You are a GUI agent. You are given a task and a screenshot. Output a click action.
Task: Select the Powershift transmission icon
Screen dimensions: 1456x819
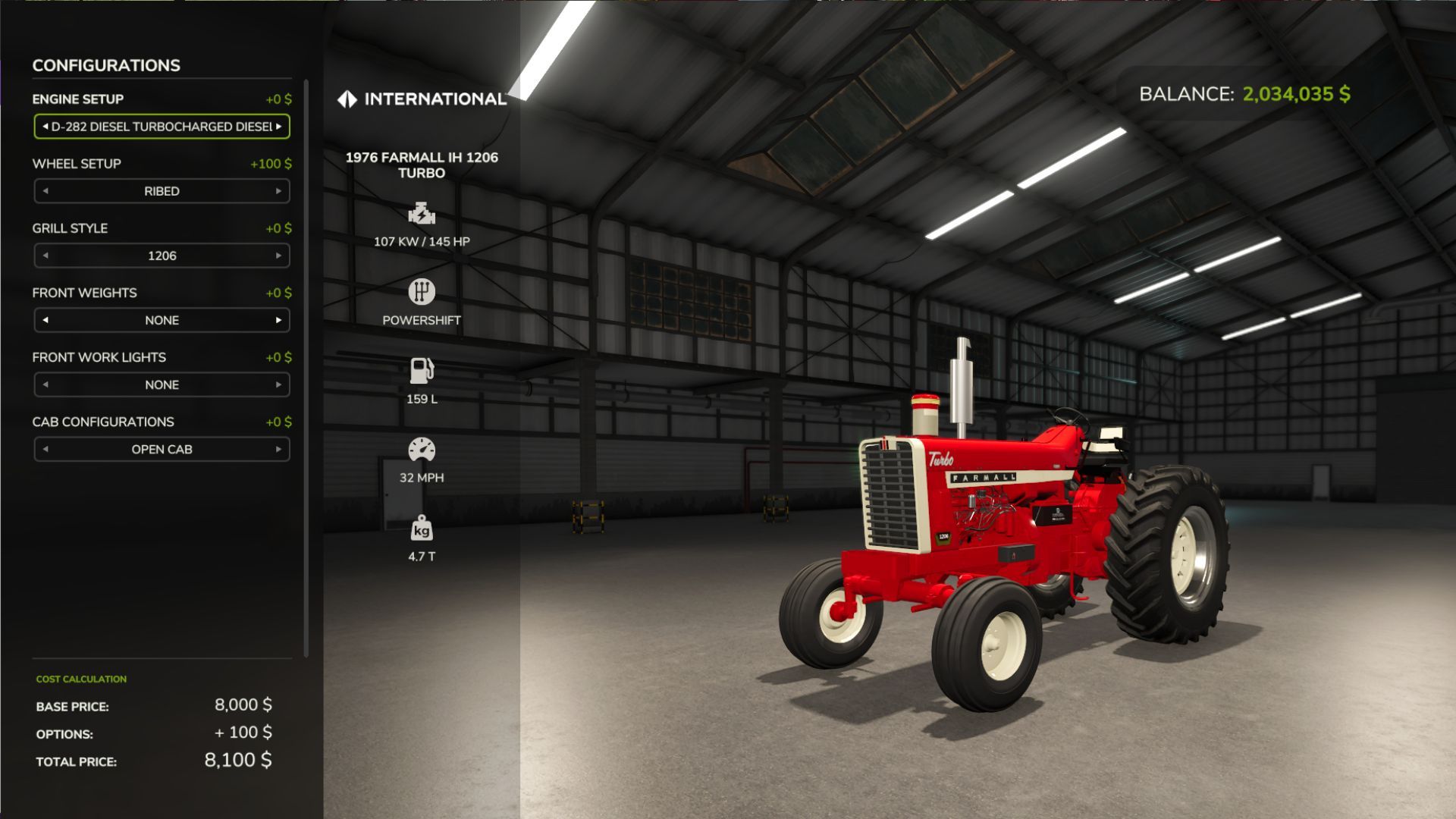click(422, 292)
